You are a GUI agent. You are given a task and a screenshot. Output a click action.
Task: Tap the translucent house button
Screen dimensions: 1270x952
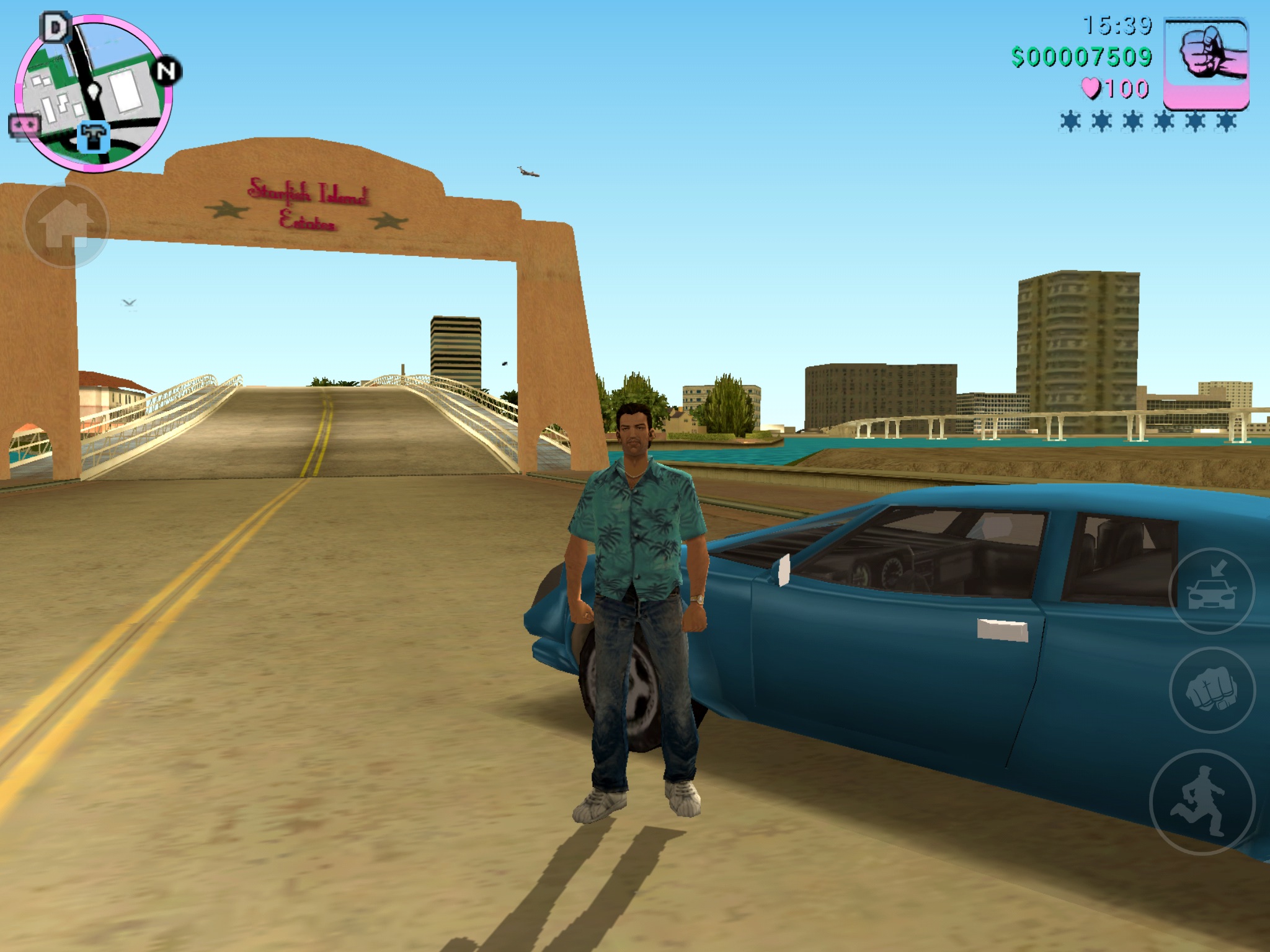(x=66, y=225)
